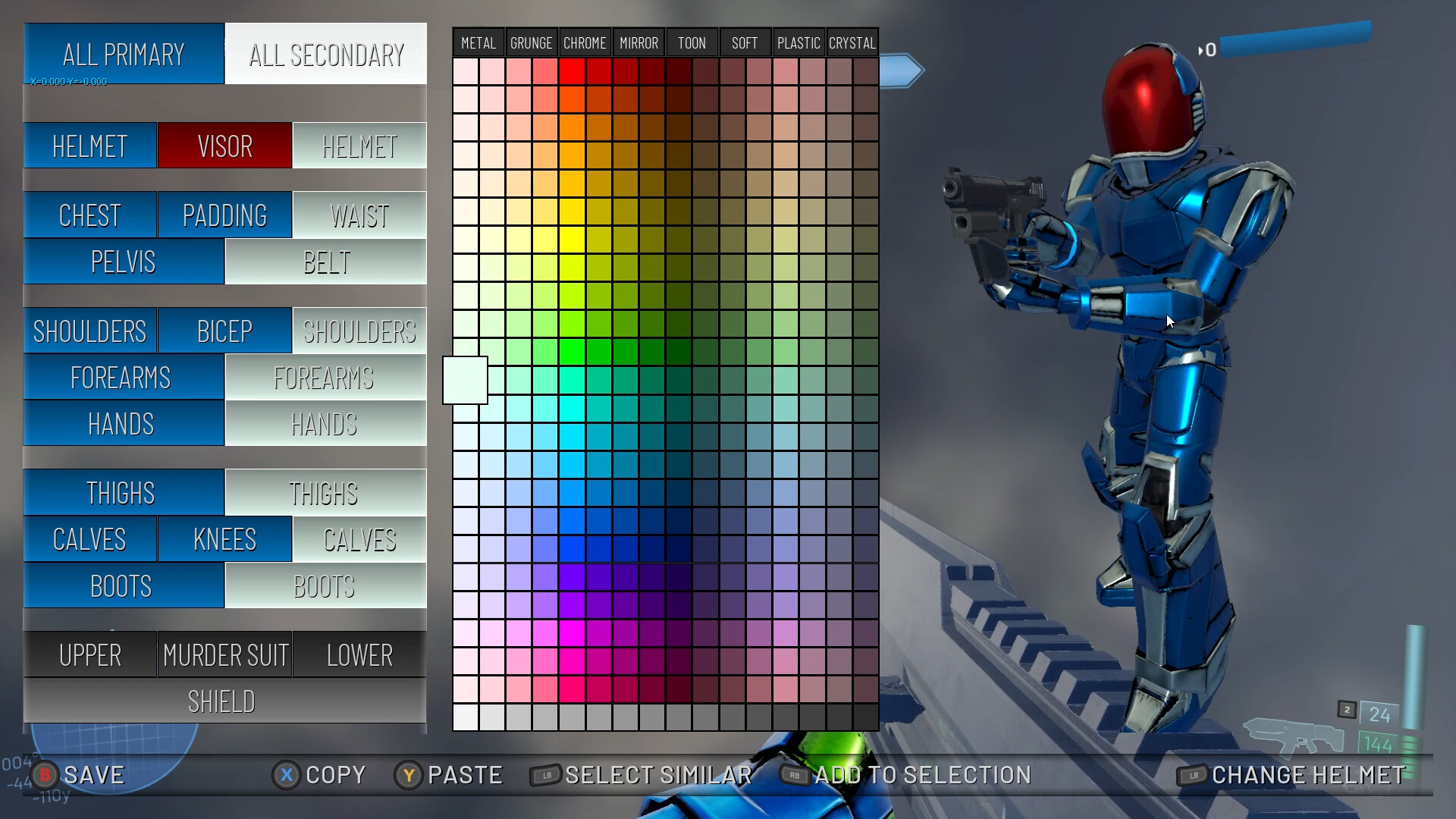Click the RB icon beside Add To Selection
Screen dimensions: 1456x819
[x=793, y=775]
